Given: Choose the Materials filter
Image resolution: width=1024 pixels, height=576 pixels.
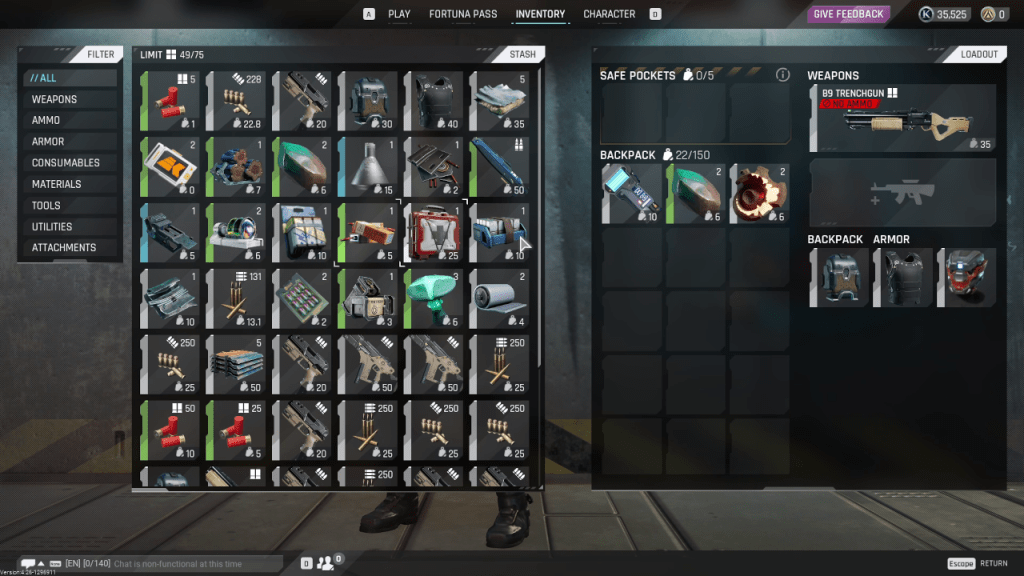Looking at the screenshot, I should pyautogui.click(x=56, y=184).
